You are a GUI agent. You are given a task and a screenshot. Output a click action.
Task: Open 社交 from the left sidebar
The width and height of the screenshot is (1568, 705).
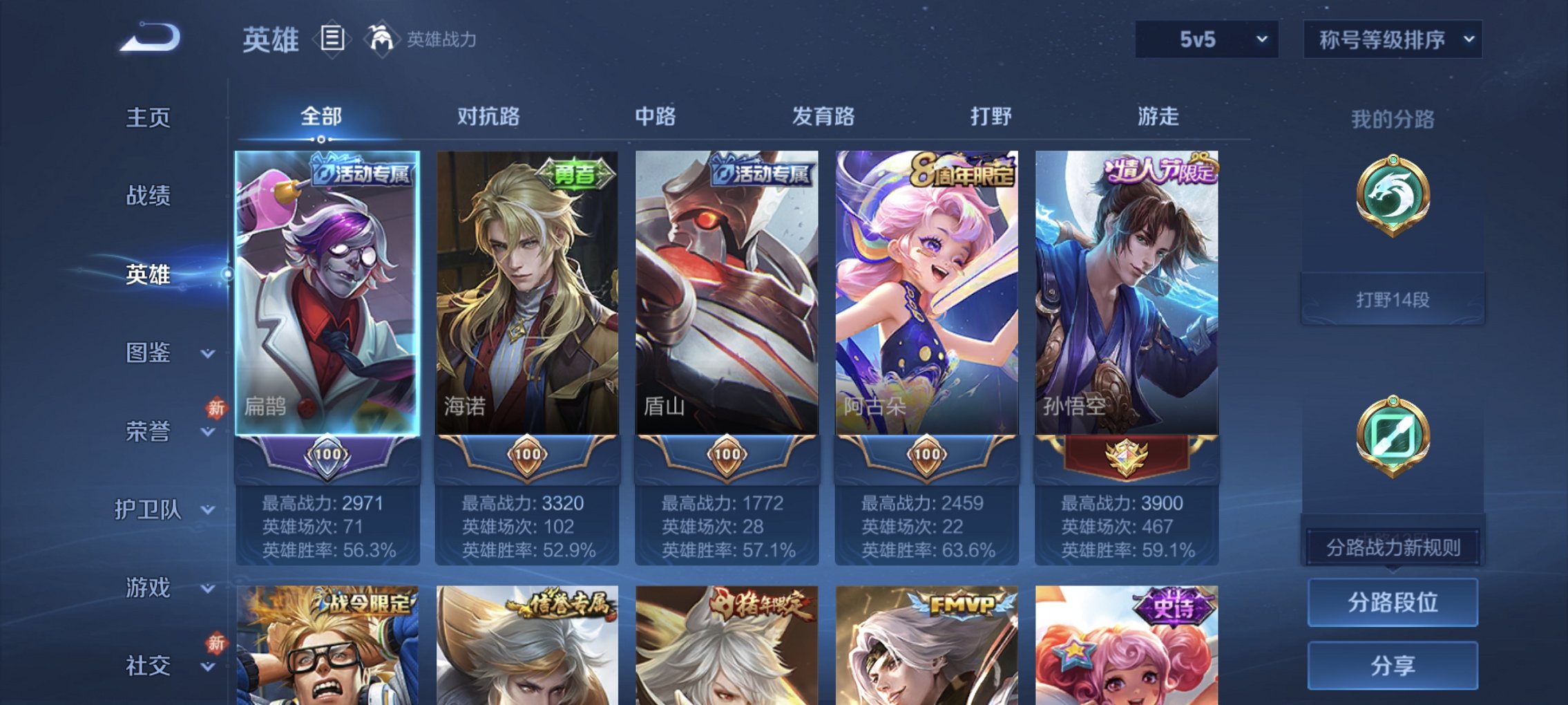point(149,666)
